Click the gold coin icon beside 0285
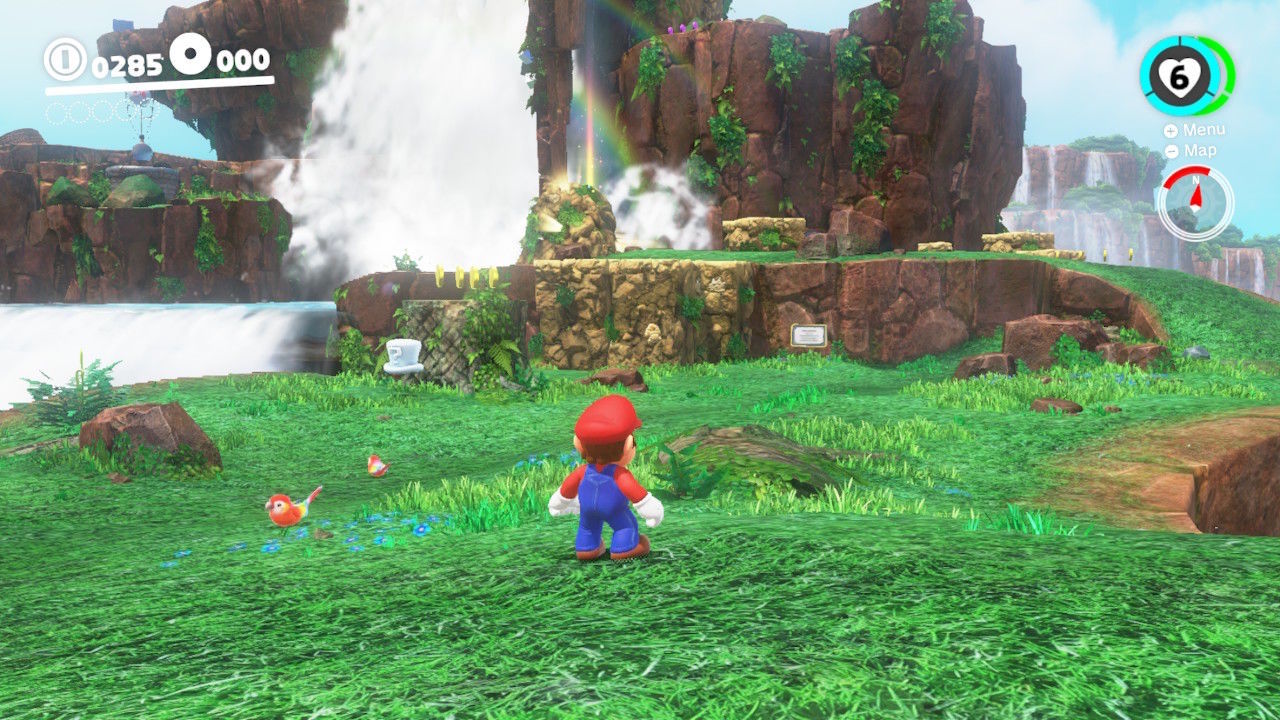 pyautogui.click(x=67, y=60)
